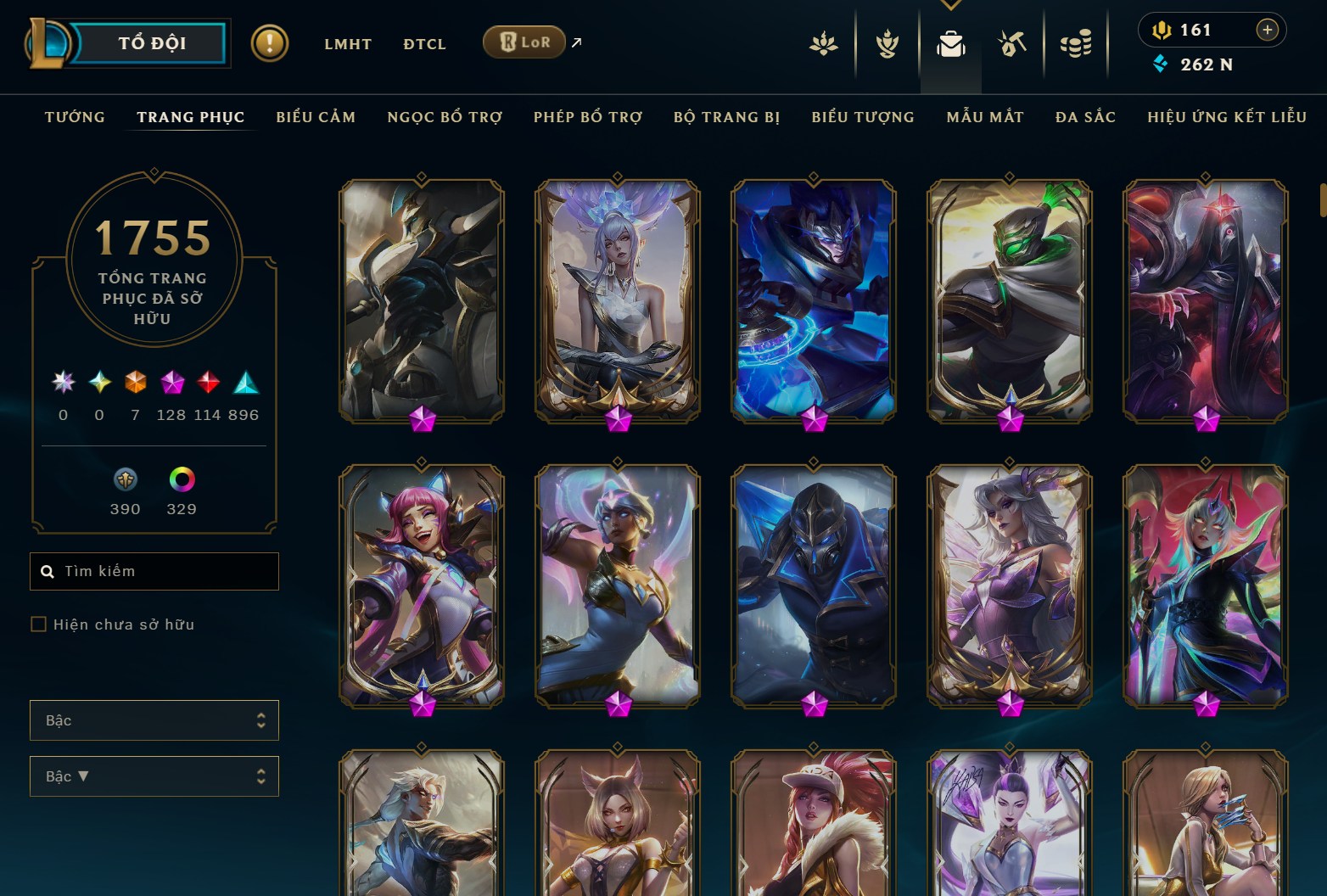The width and height of the screenshot is (1327, 896).
Task: Open the first 'Bậc' dropdown
Action: pos(154,720)
